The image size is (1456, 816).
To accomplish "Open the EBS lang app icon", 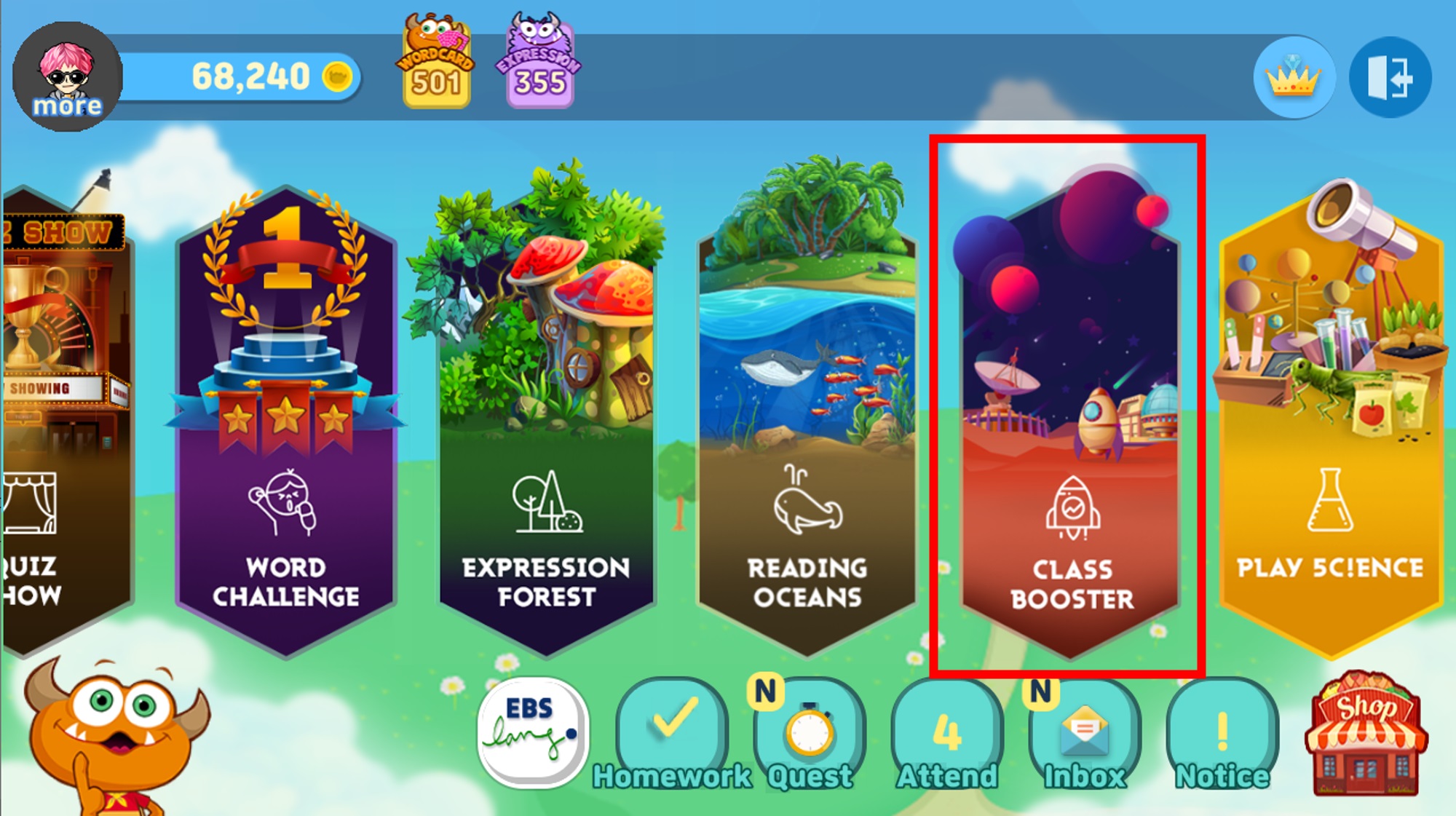I will [x=532, y=732].
